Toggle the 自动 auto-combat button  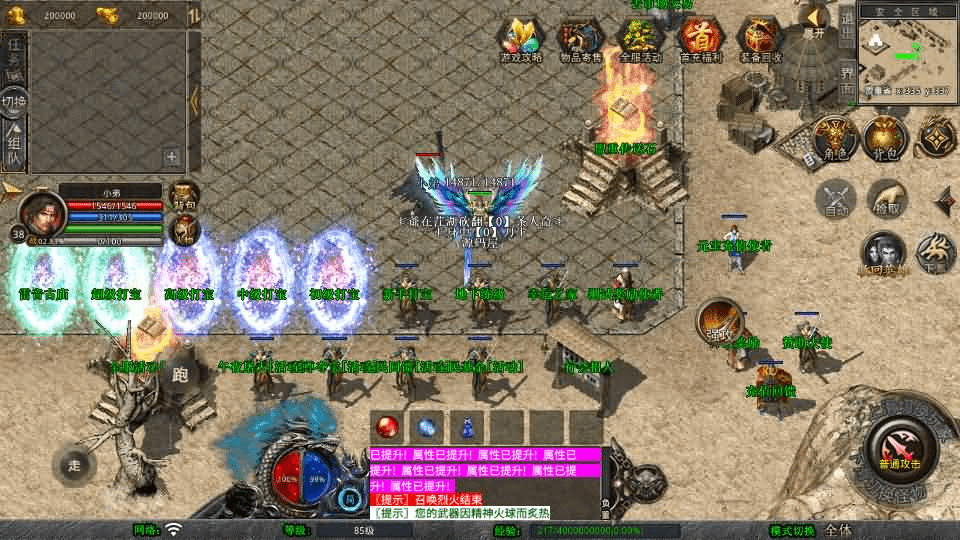[x=837, y=198]
